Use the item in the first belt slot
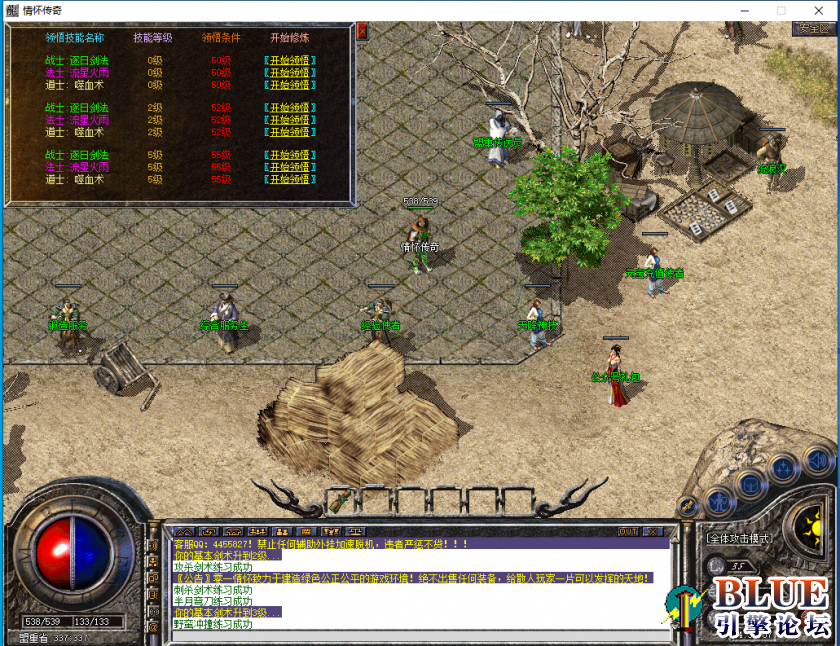Image resolution: width=840 pixels, height=646 pixels. [x=343, y=499]
